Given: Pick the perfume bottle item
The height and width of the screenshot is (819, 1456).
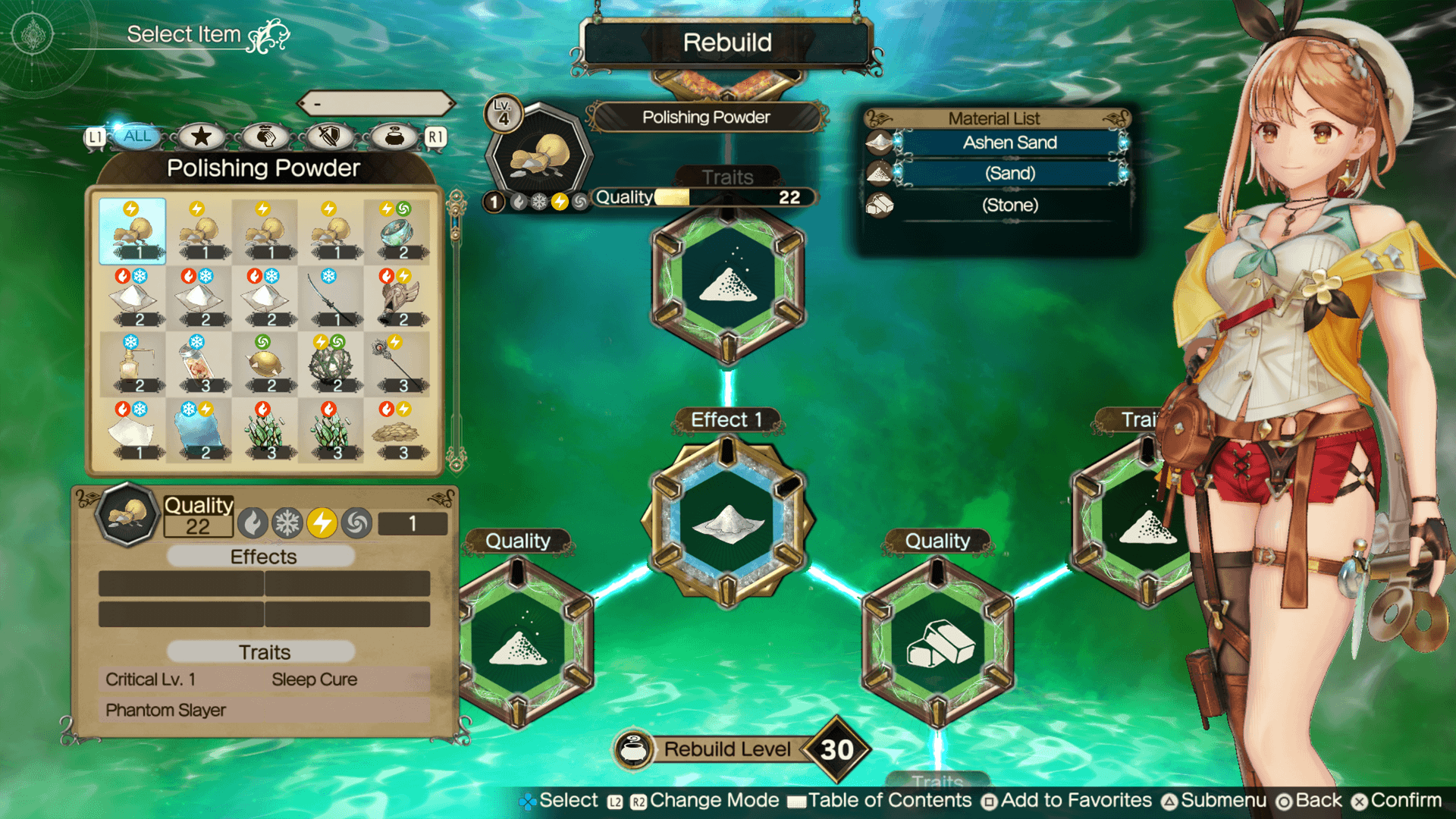Looking at the screenshot, I should (x=133, y=364).
